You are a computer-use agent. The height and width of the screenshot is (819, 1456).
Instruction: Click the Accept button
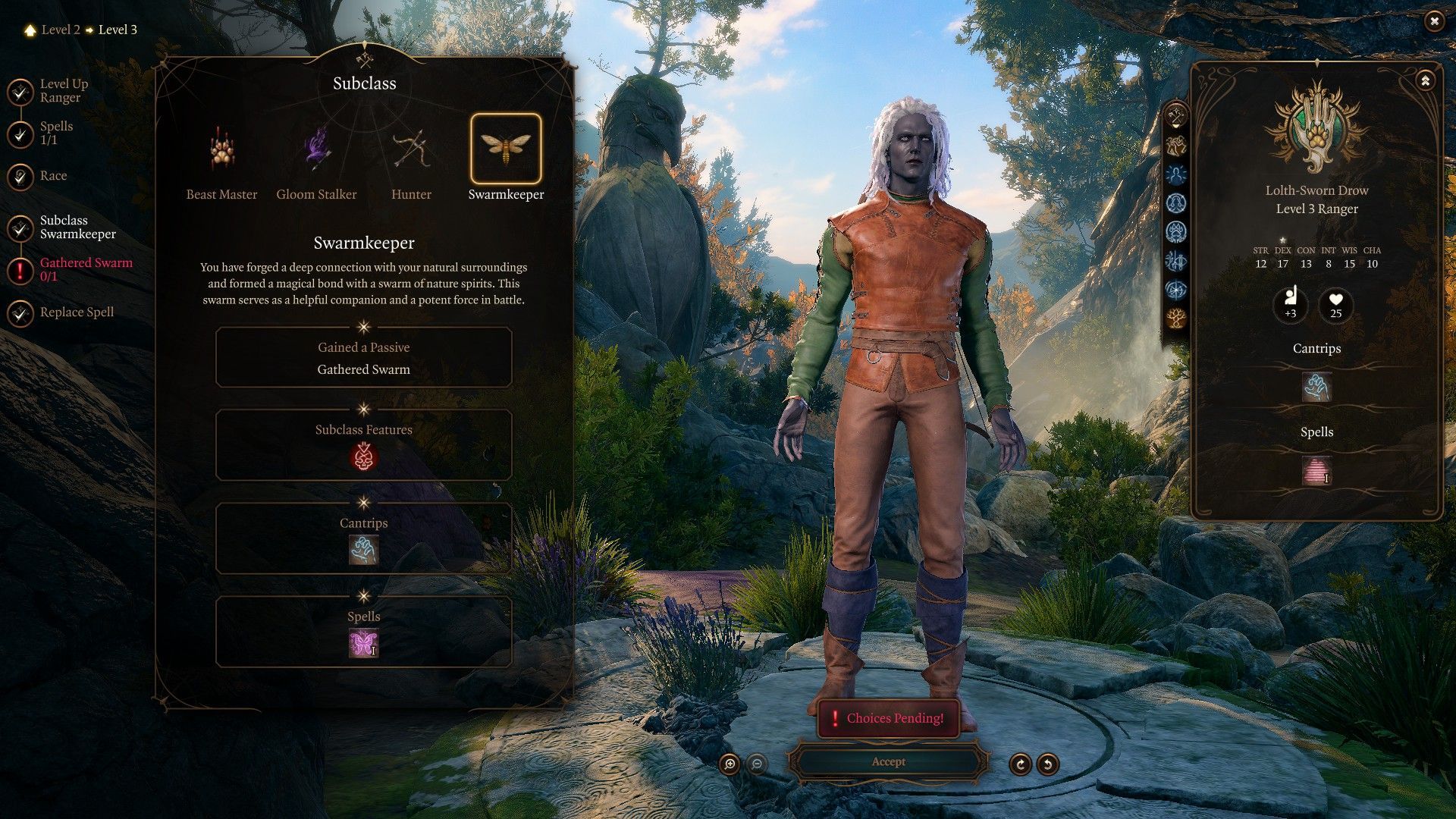pos(888,762)
